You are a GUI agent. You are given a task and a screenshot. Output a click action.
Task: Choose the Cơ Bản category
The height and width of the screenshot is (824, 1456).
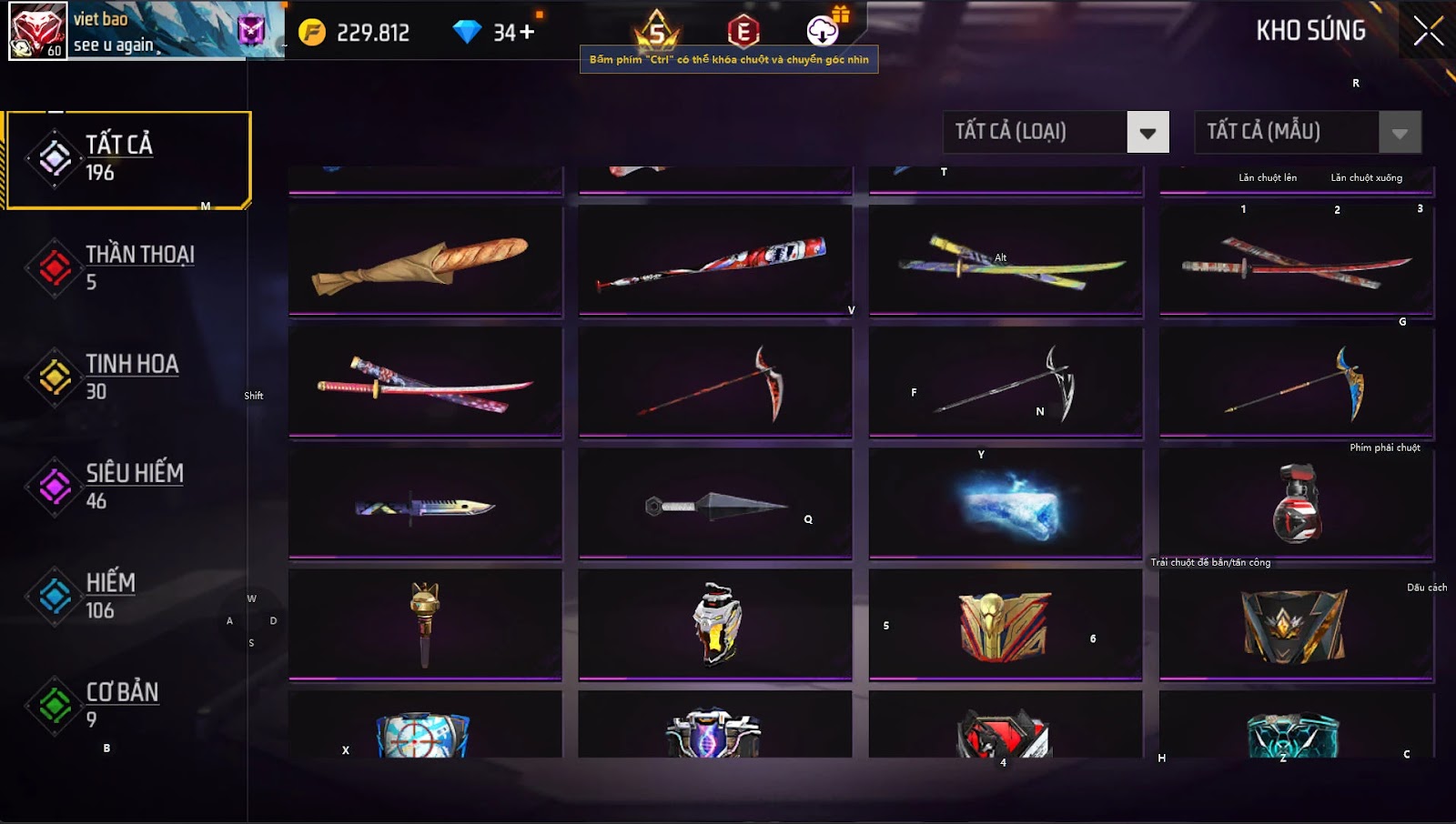[127, 705]
